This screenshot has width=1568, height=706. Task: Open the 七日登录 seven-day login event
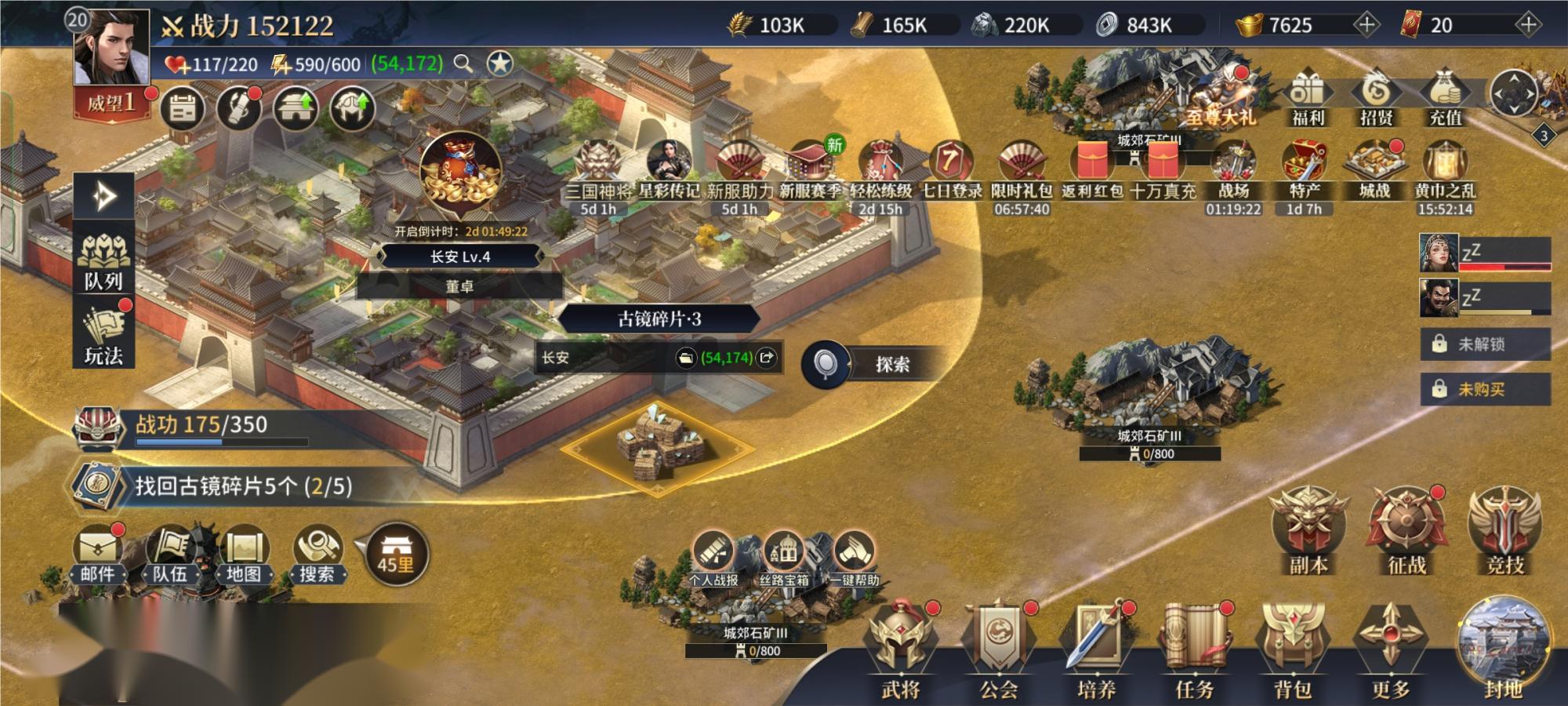click(950, 169)
